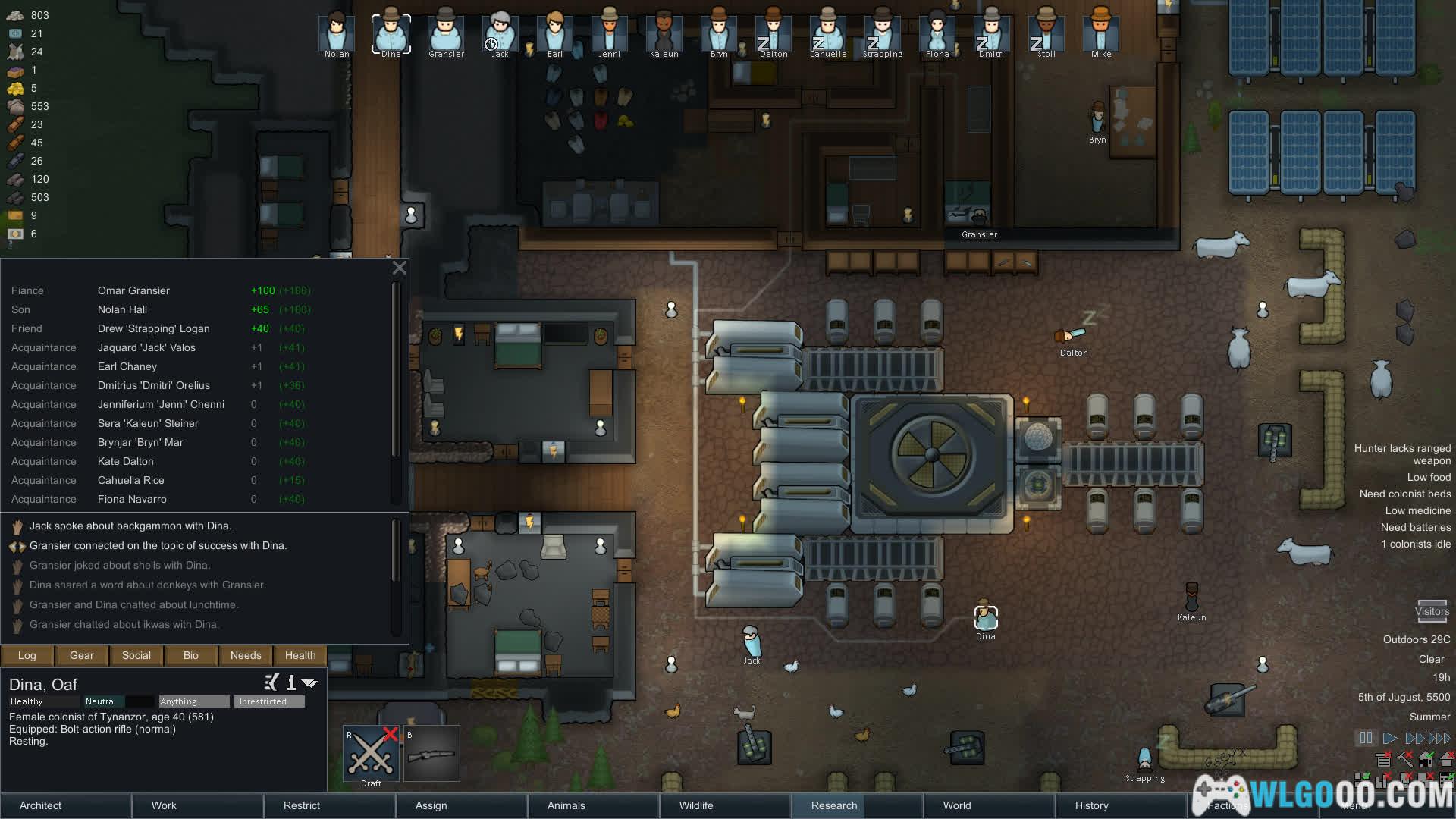The image size is (1456, 819).
Task: Switch to the Needs tab
Action: tap(246, 655)
